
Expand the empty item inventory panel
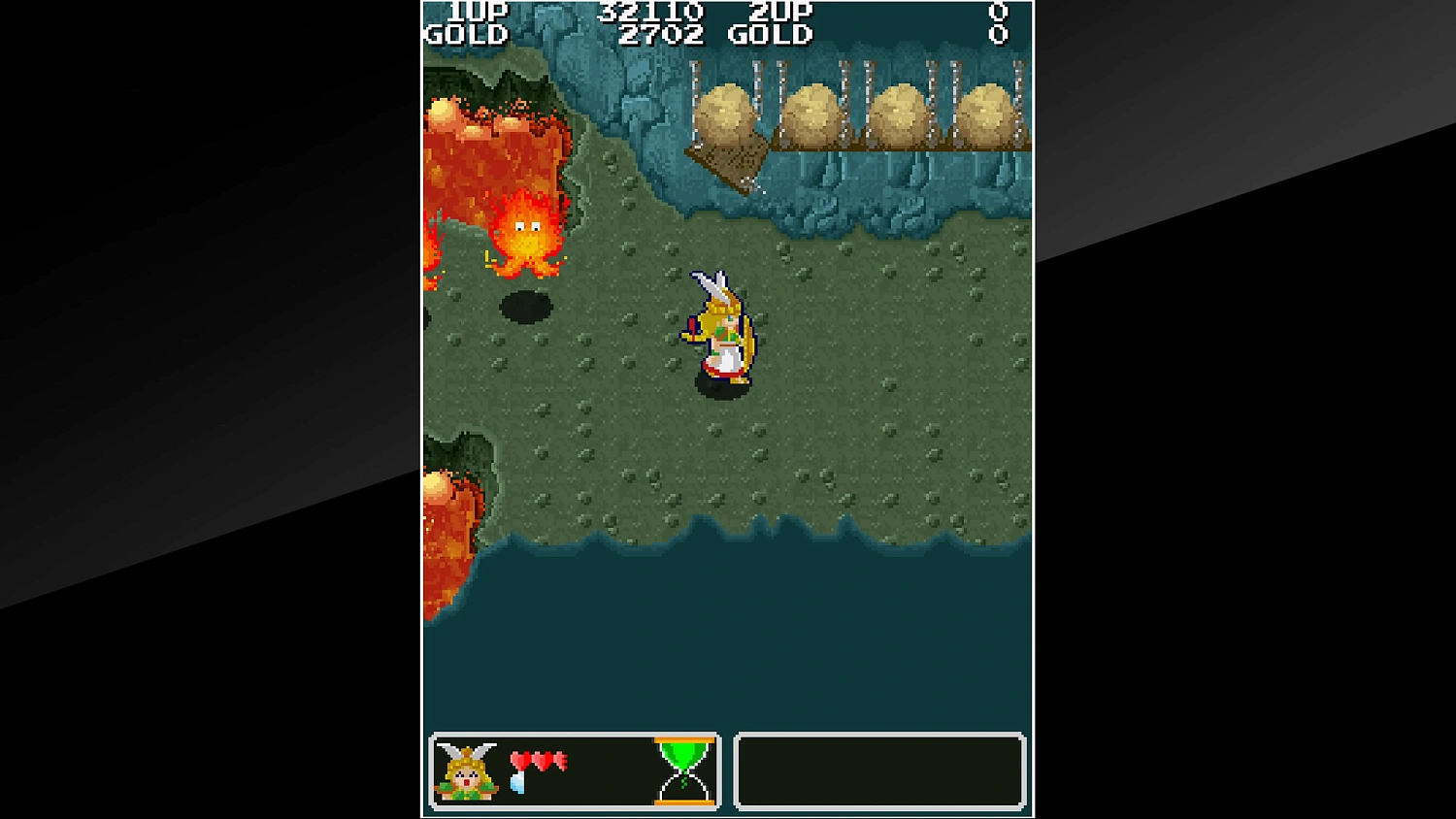tap(879, 771)
